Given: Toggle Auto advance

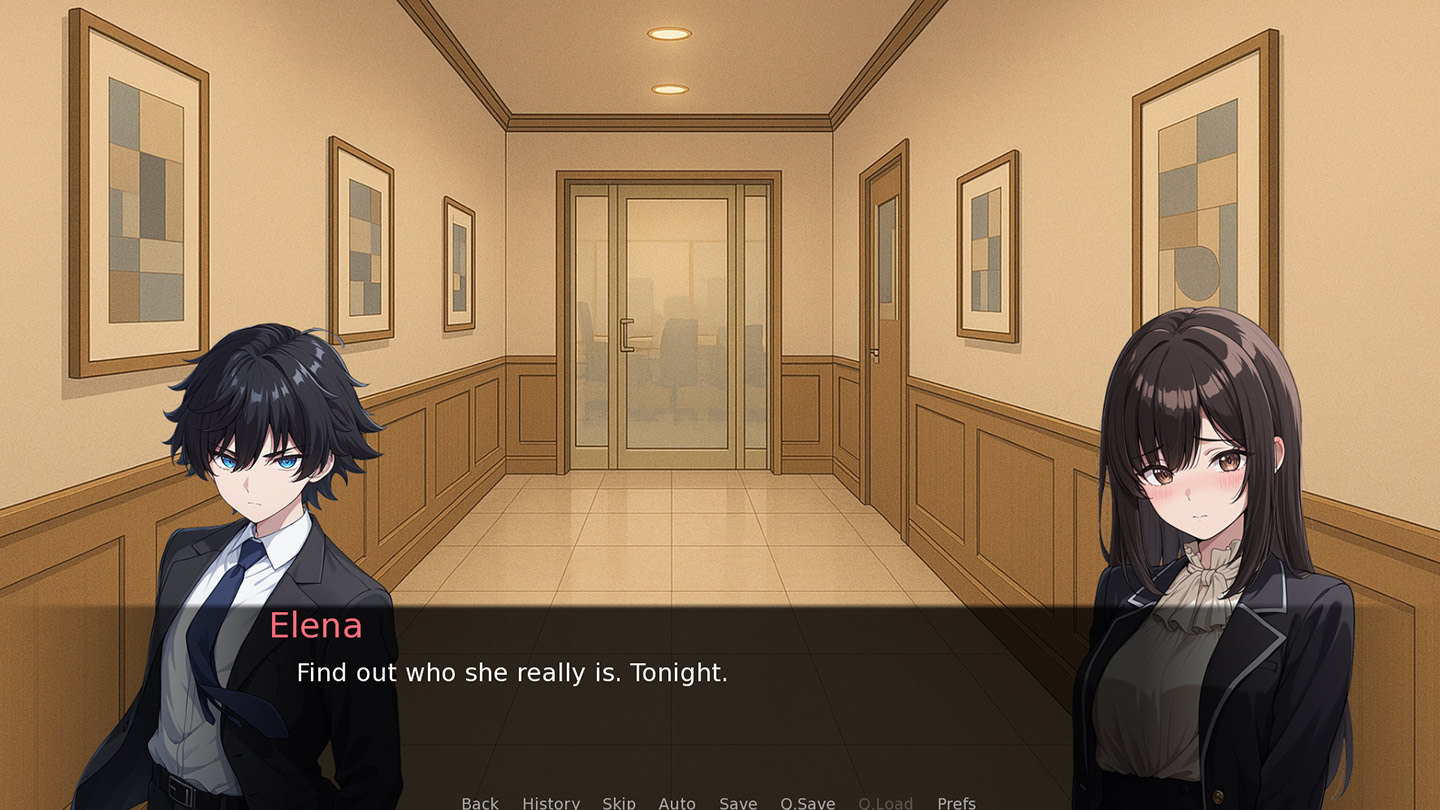Looking at the screenshot, I should [x=677, y=802].
